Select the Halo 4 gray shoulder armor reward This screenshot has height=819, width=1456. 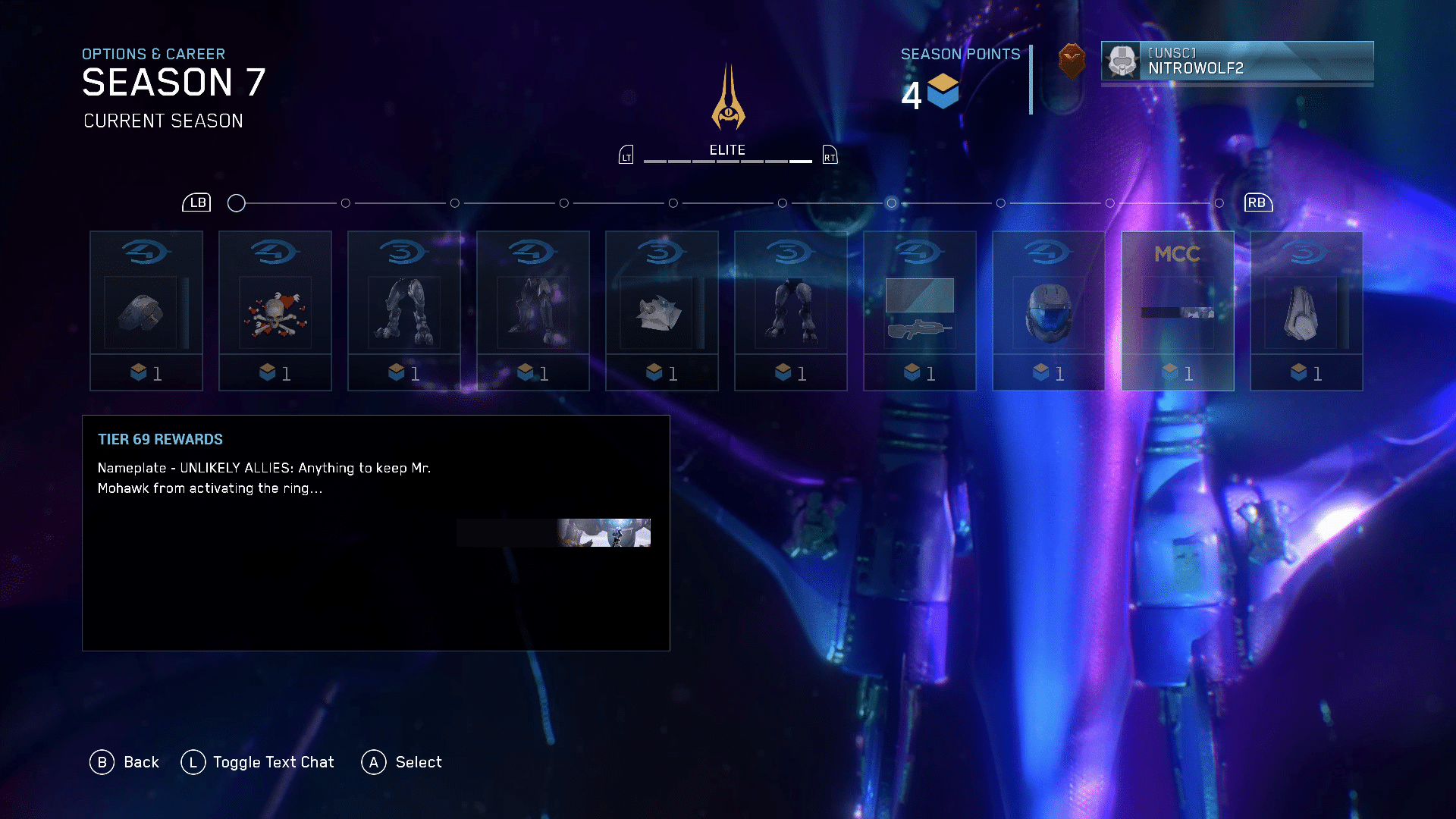146,311
